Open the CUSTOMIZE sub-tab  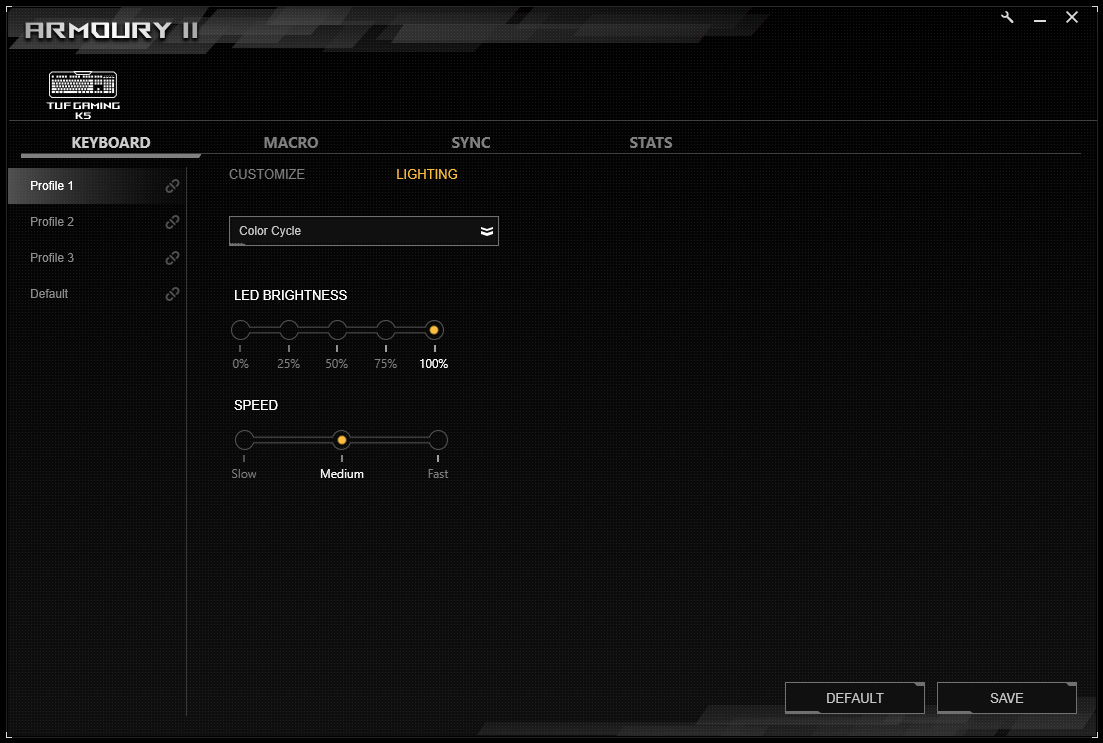tap(267, 174)
